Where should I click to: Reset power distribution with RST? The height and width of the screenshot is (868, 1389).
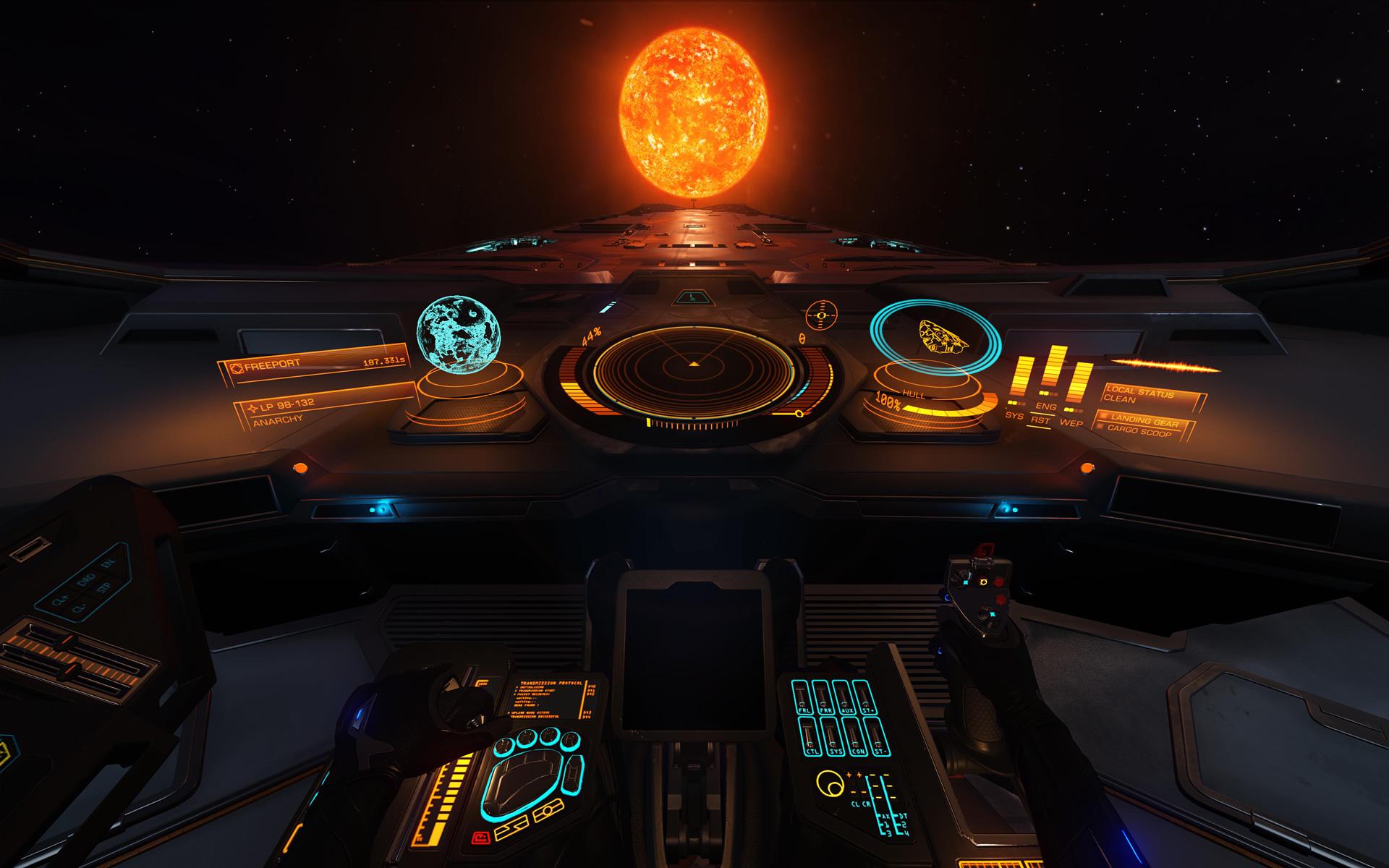(1041, 420)
